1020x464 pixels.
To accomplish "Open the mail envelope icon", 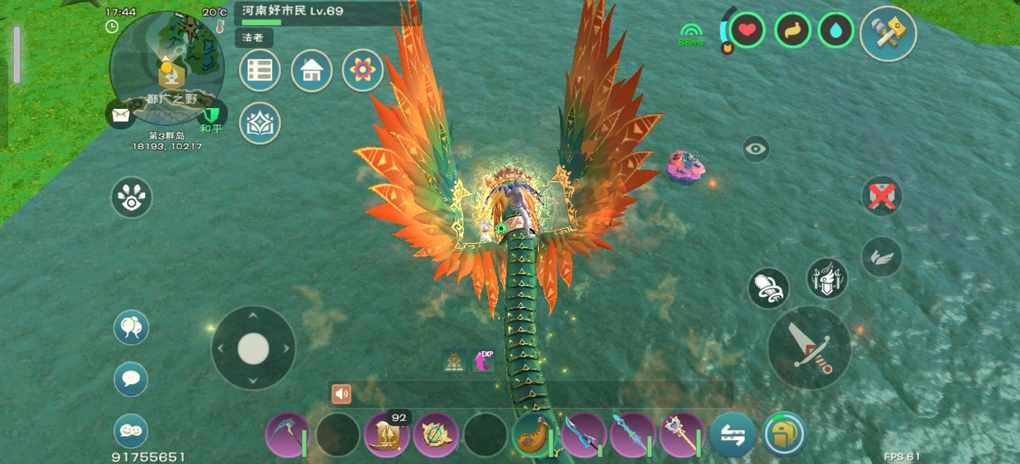I will click(x=120, y=115).
